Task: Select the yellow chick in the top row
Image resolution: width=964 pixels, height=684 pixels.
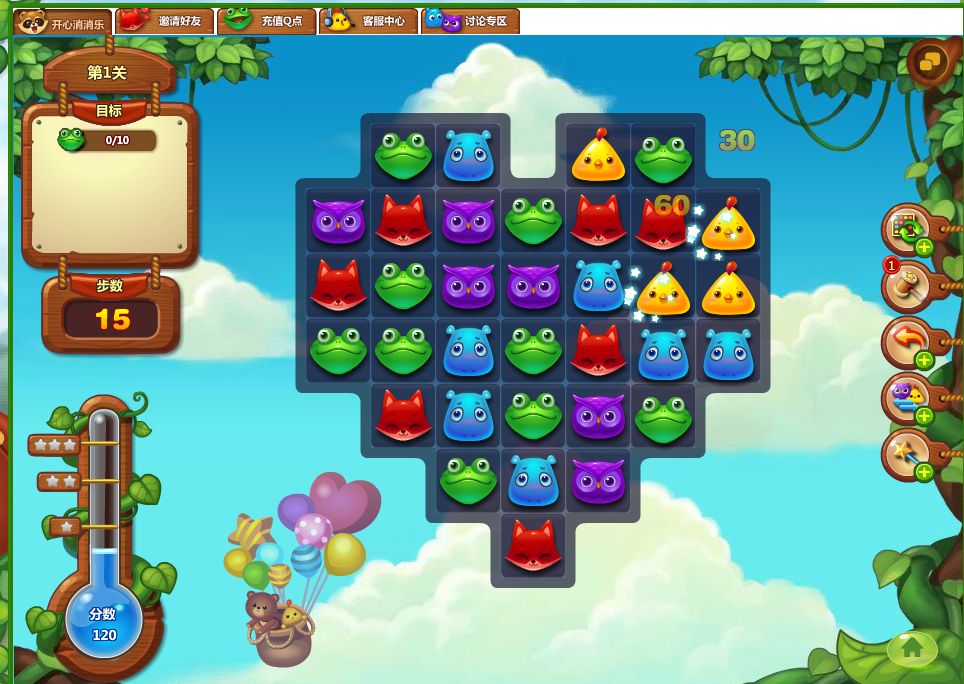Action: [x=598, y=156]
